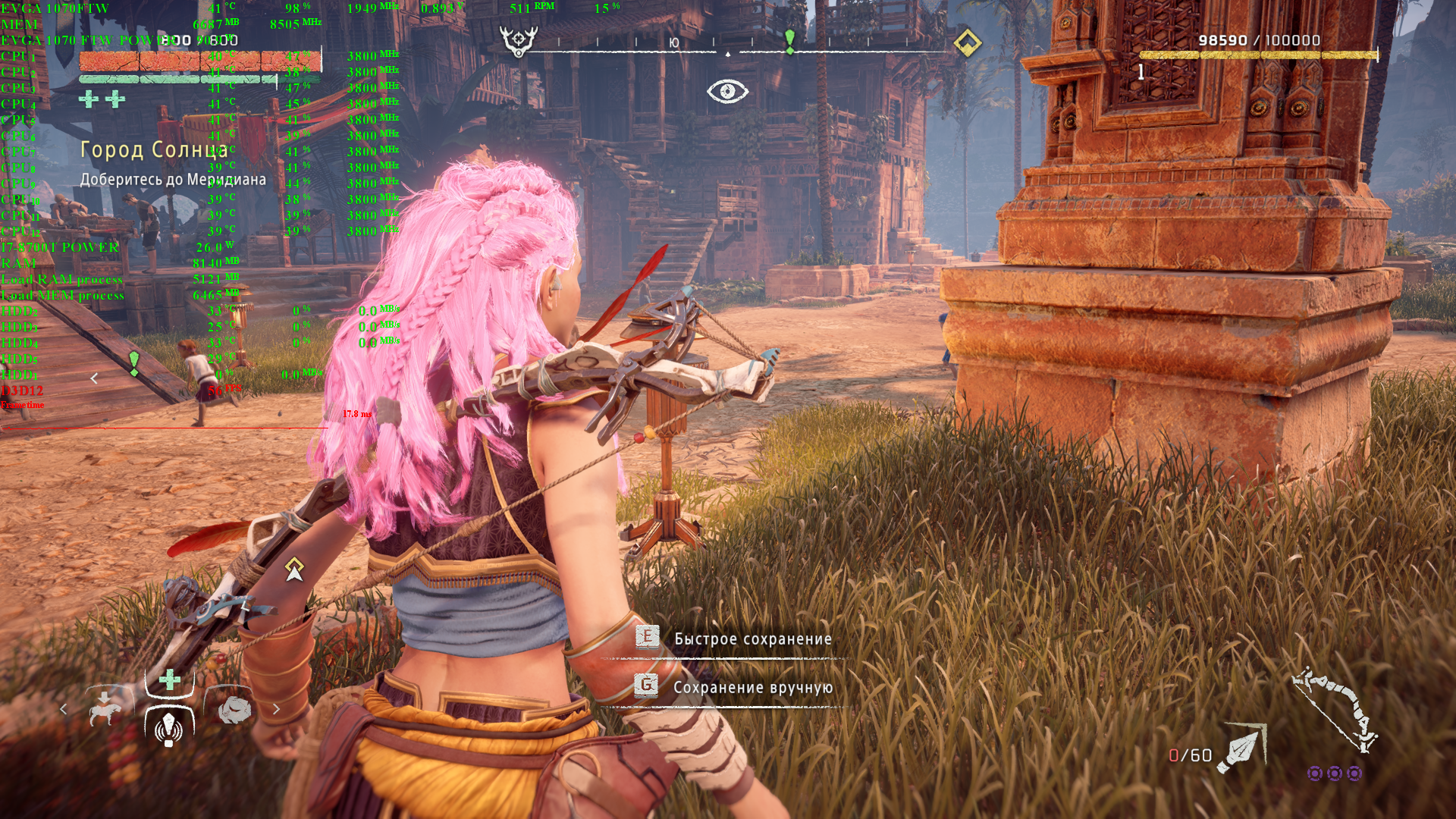The height and width of the screenshot is (819, 1456).
Task: Choose the "Сохранение вручную" manual save option
Action: [x=752, y=688]
